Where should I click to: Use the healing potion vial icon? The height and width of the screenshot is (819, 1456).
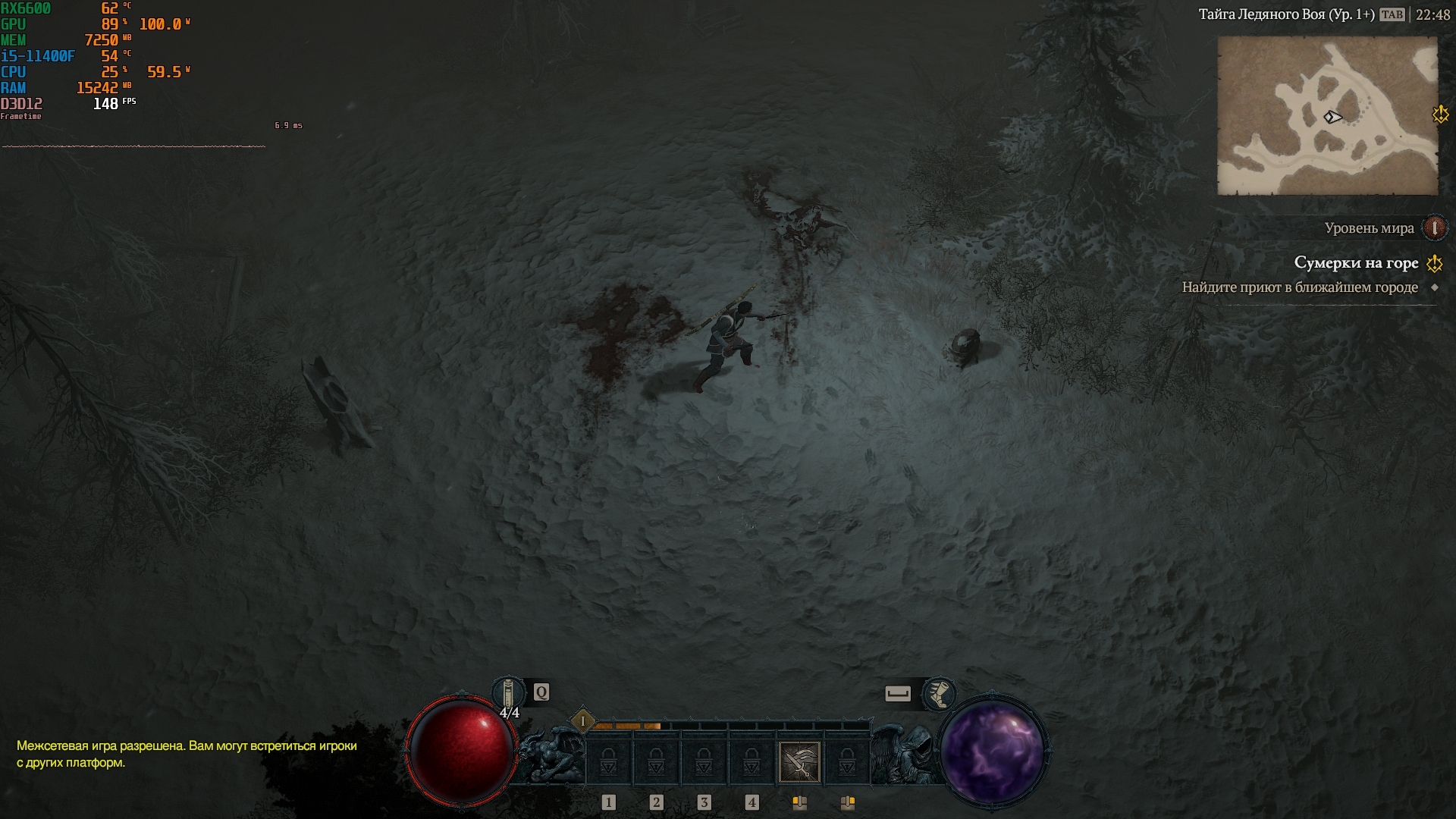[x=509, y=694]
